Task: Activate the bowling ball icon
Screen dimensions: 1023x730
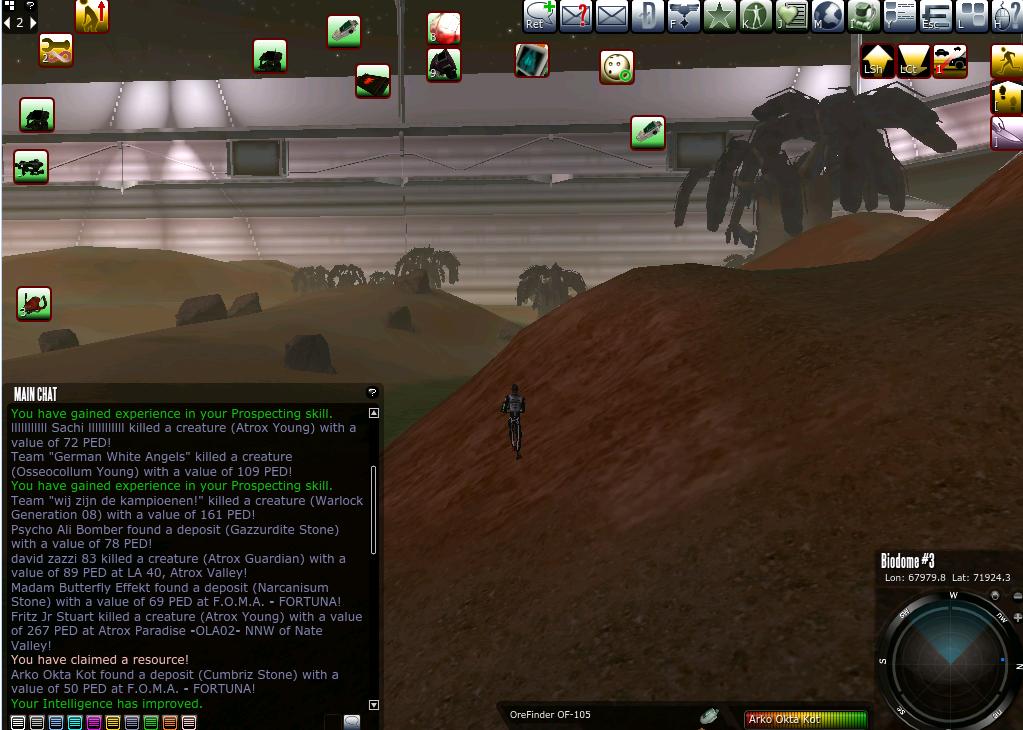Action: [617, 67]
